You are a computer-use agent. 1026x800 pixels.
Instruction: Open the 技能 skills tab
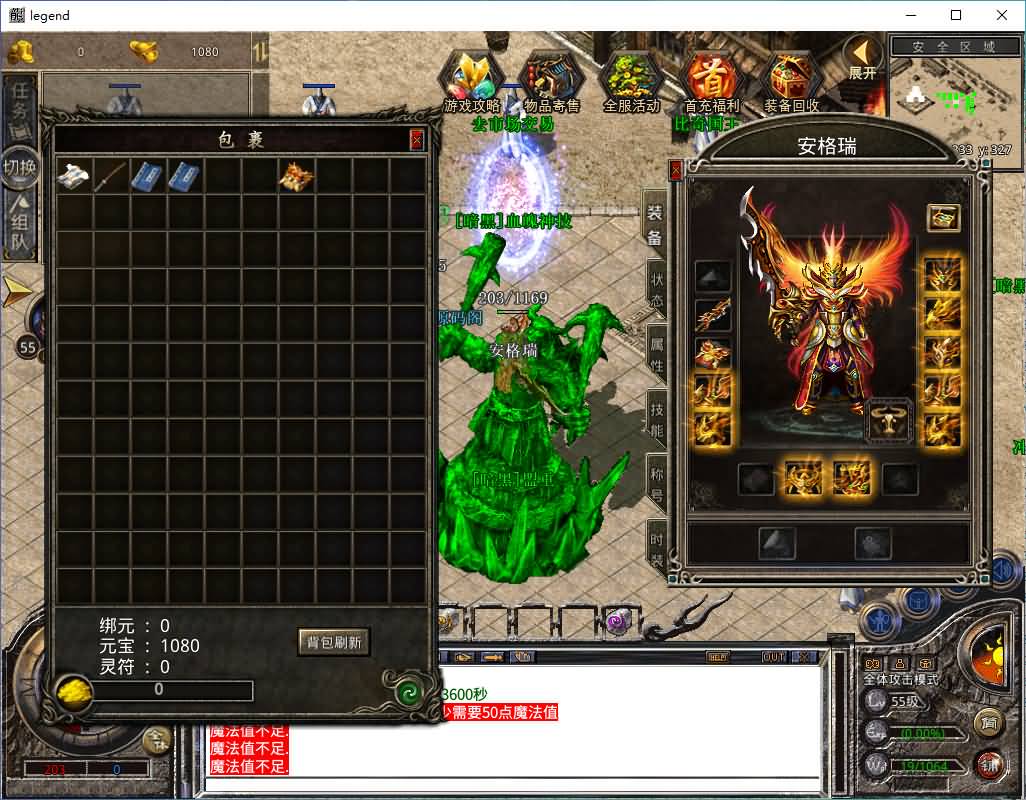tap(656, 419)
